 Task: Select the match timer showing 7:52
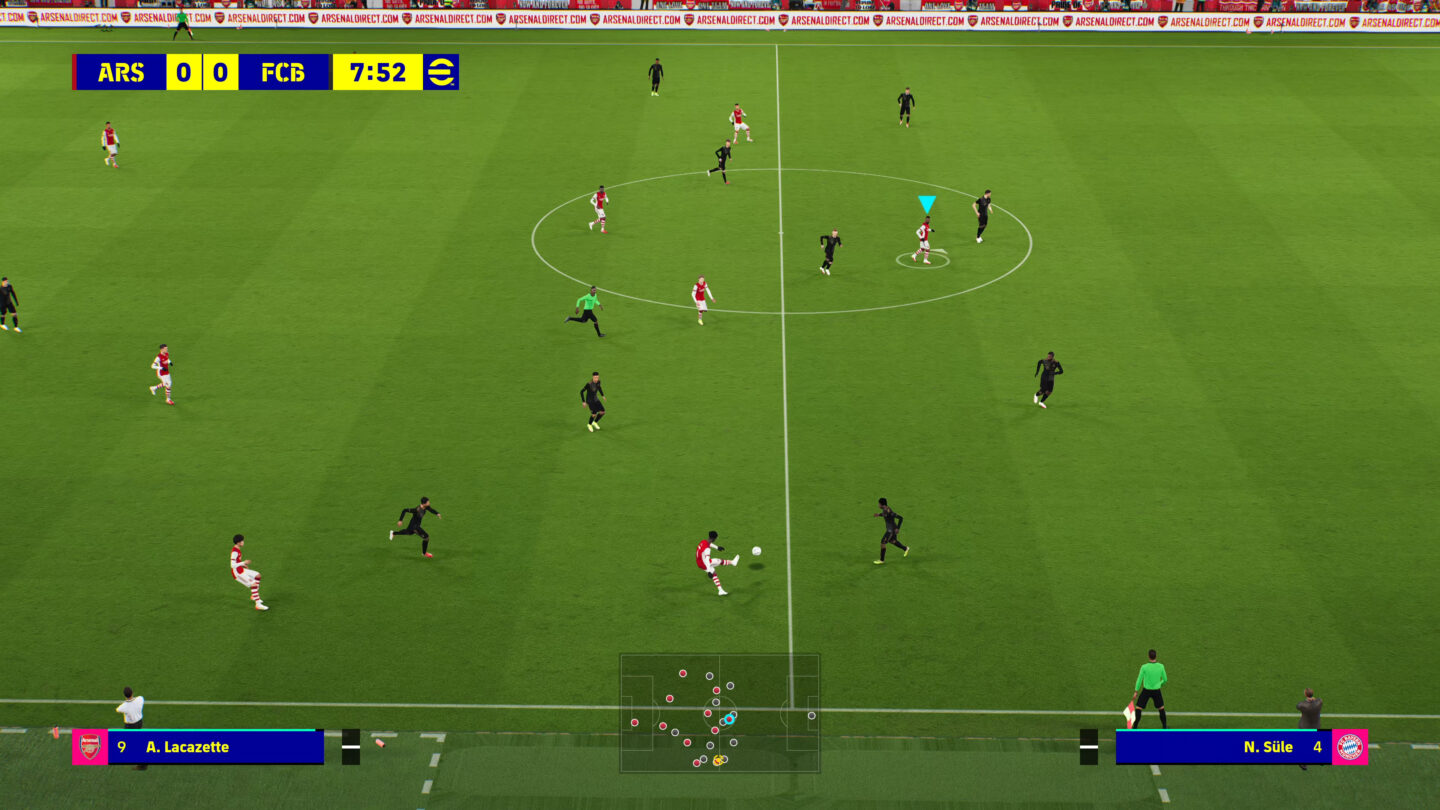pyautogui.click(x=378, y=72)
